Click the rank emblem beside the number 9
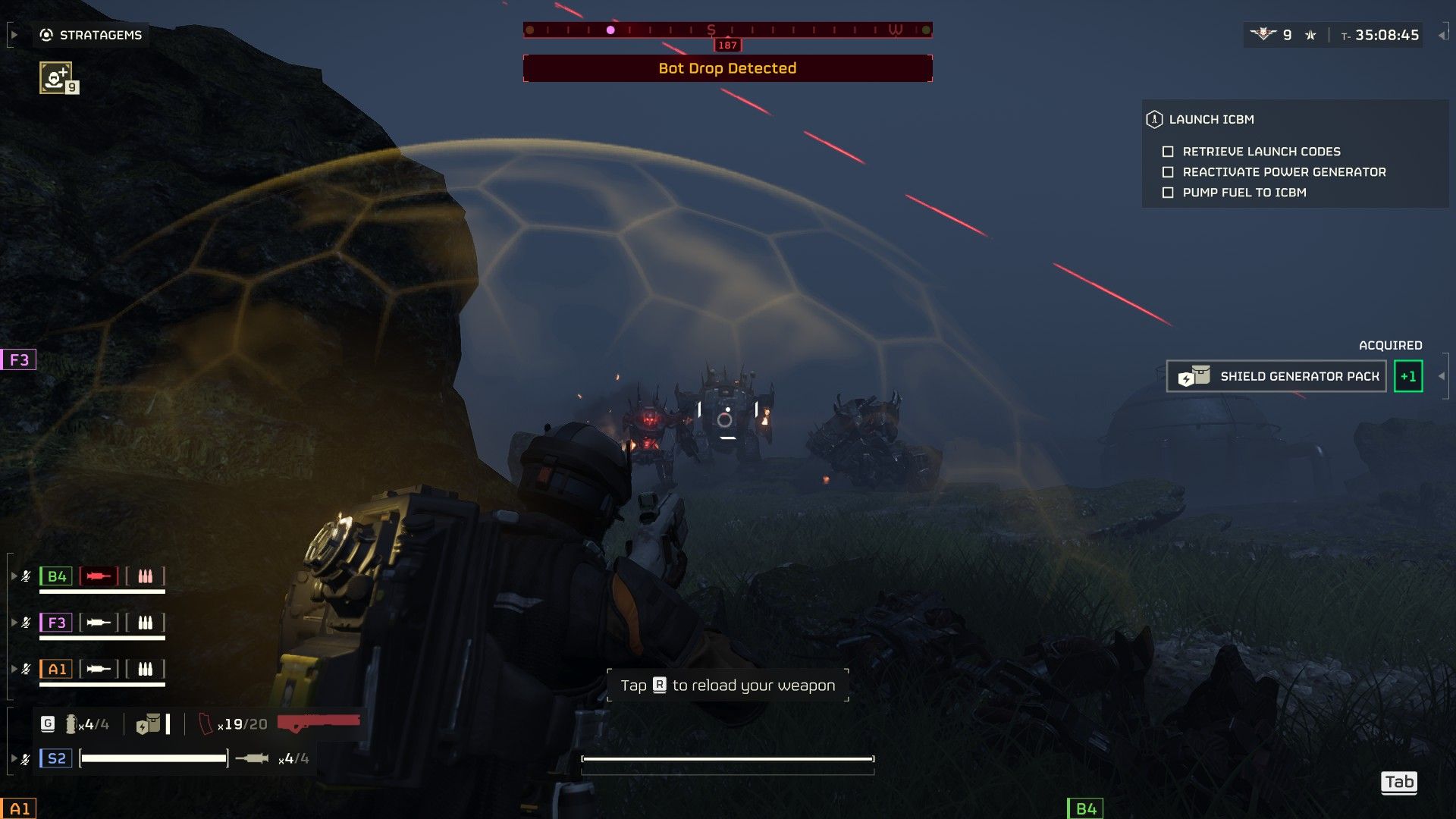 [x=1263, y=34]
